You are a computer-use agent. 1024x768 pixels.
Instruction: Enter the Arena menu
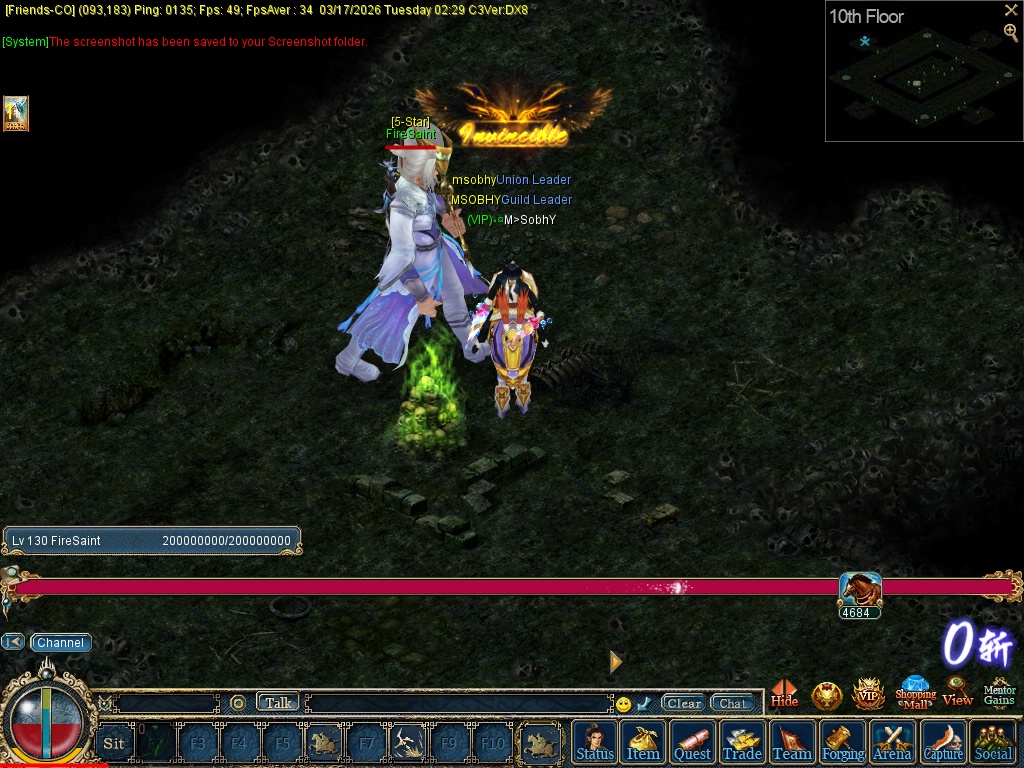click(892, 742)
